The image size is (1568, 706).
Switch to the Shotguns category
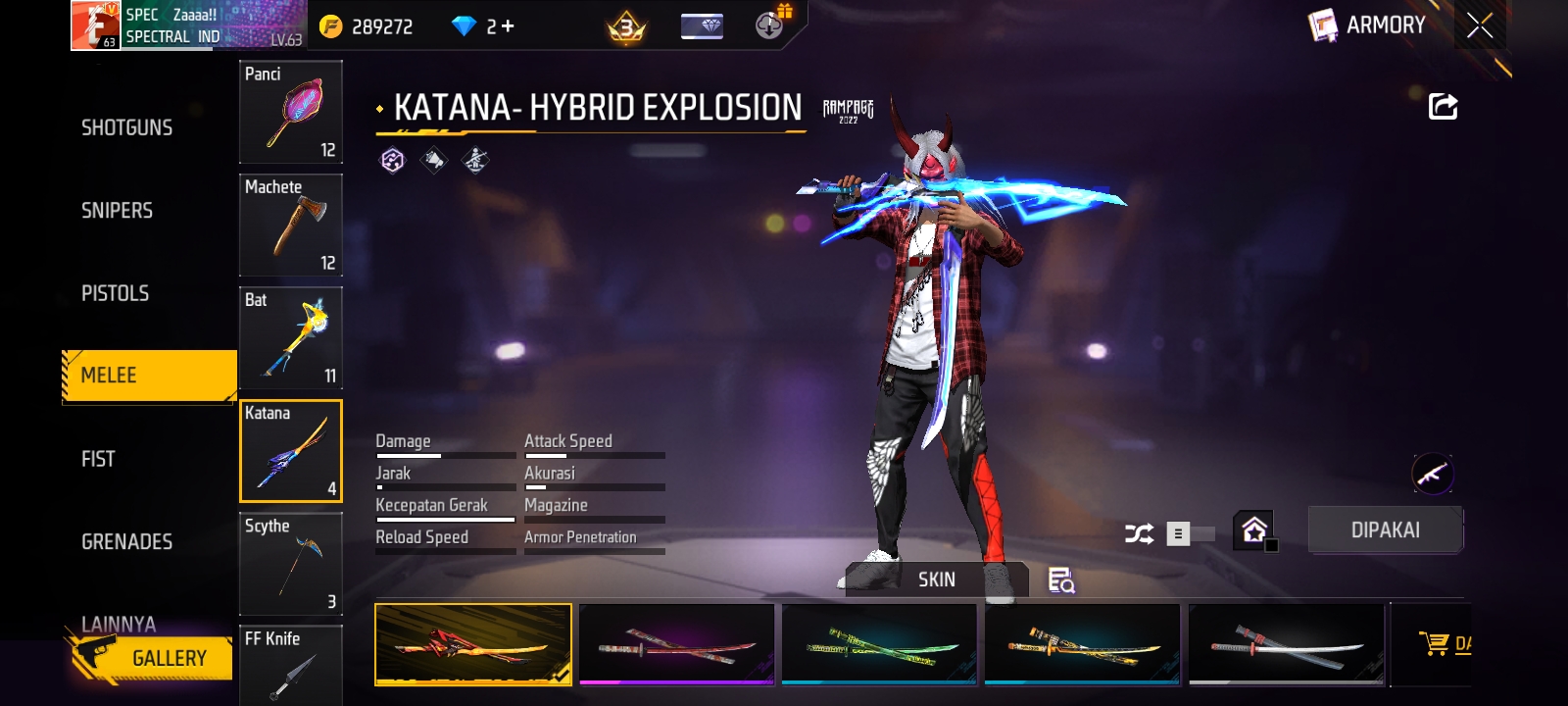(126, 127)
